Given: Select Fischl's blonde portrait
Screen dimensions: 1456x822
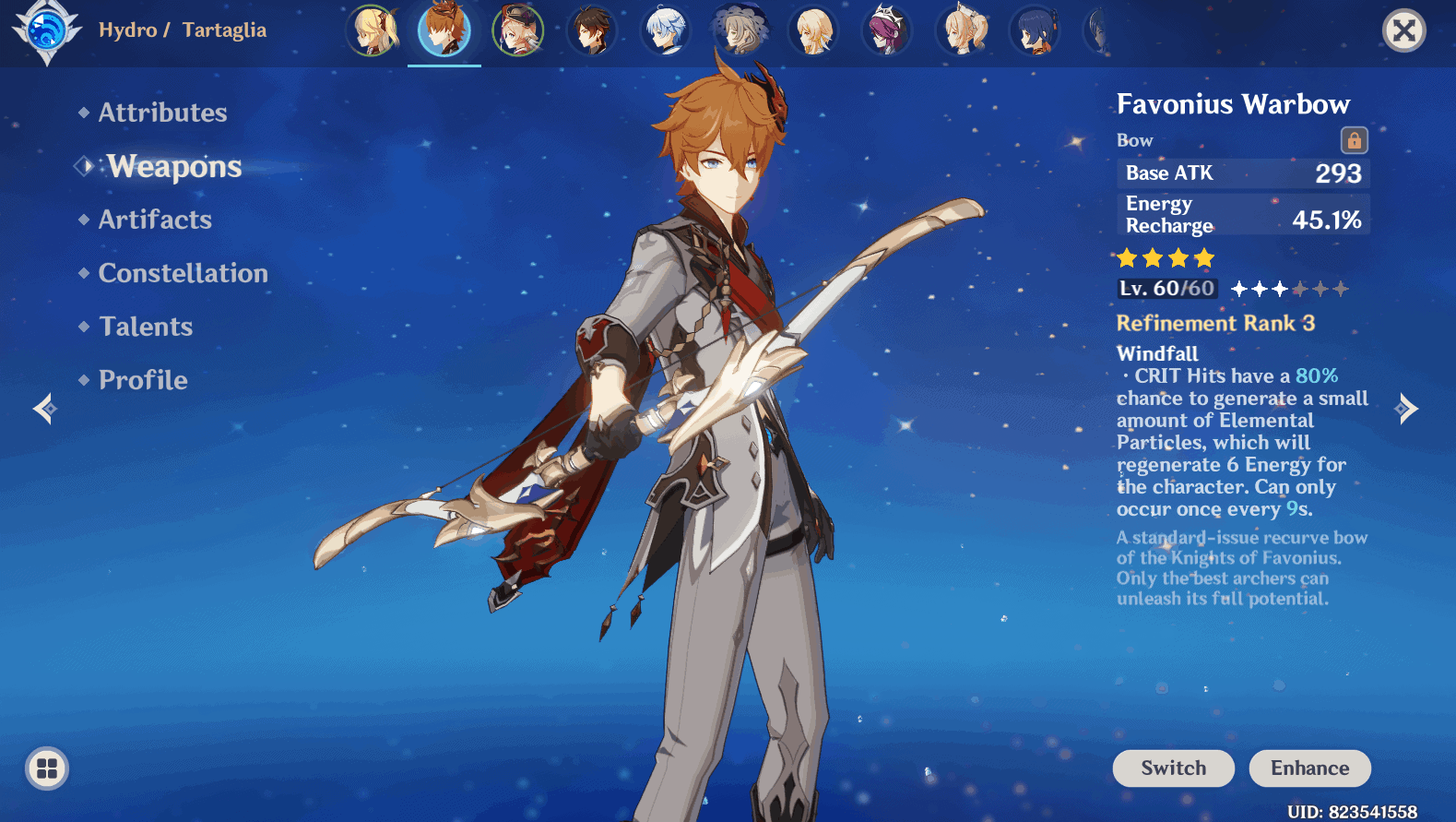Looking at the screenshot, I should [x=372, y=30].
